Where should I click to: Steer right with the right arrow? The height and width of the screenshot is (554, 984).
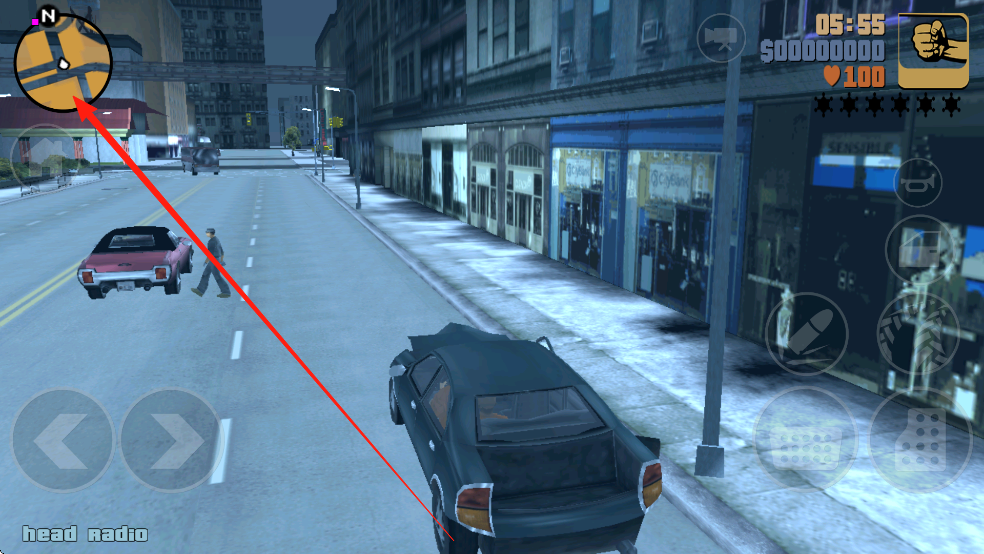(x=169, y=440)
